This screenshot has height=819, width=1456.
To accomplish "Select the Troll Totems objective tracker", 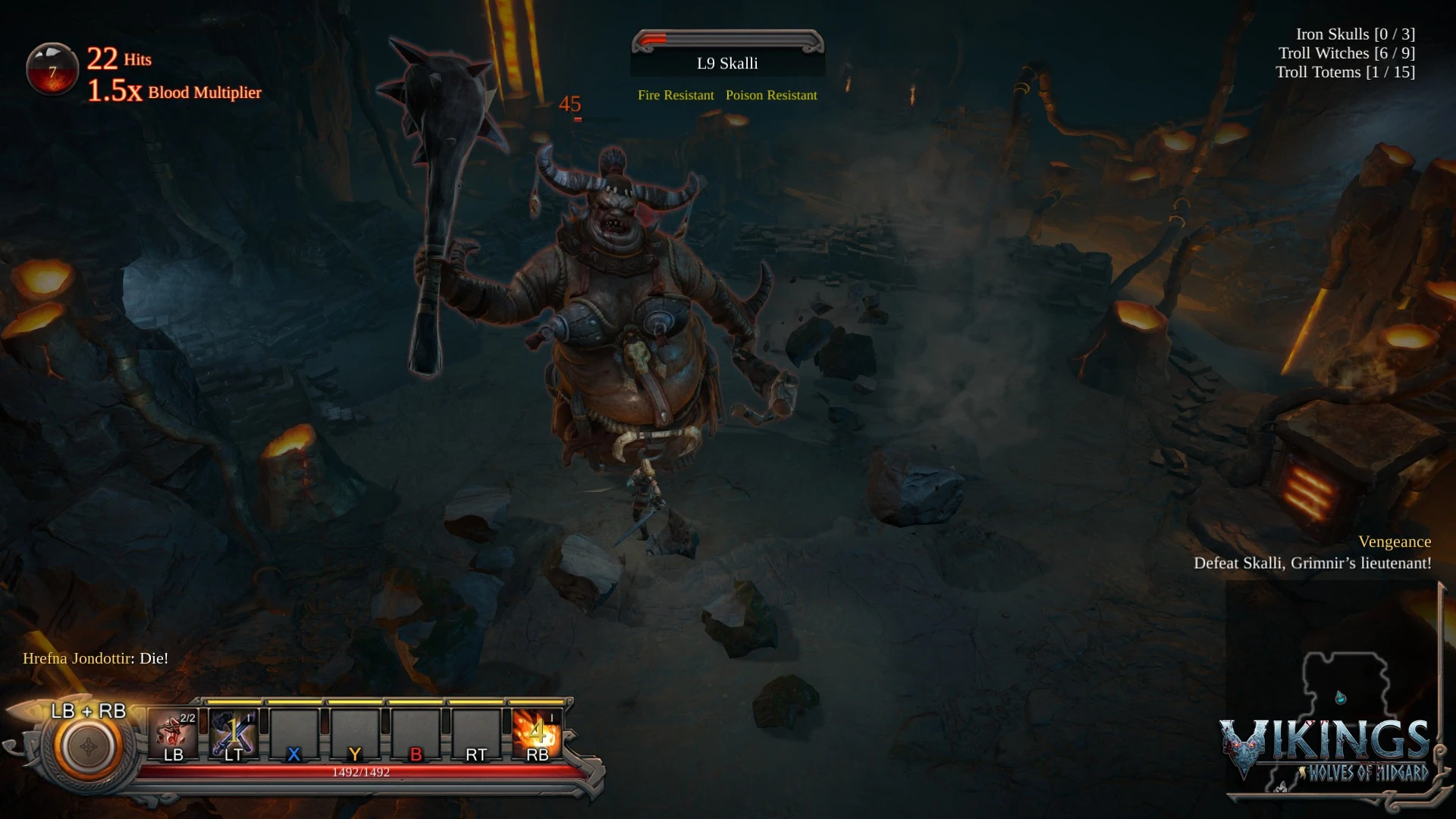I will [1345, 72].
